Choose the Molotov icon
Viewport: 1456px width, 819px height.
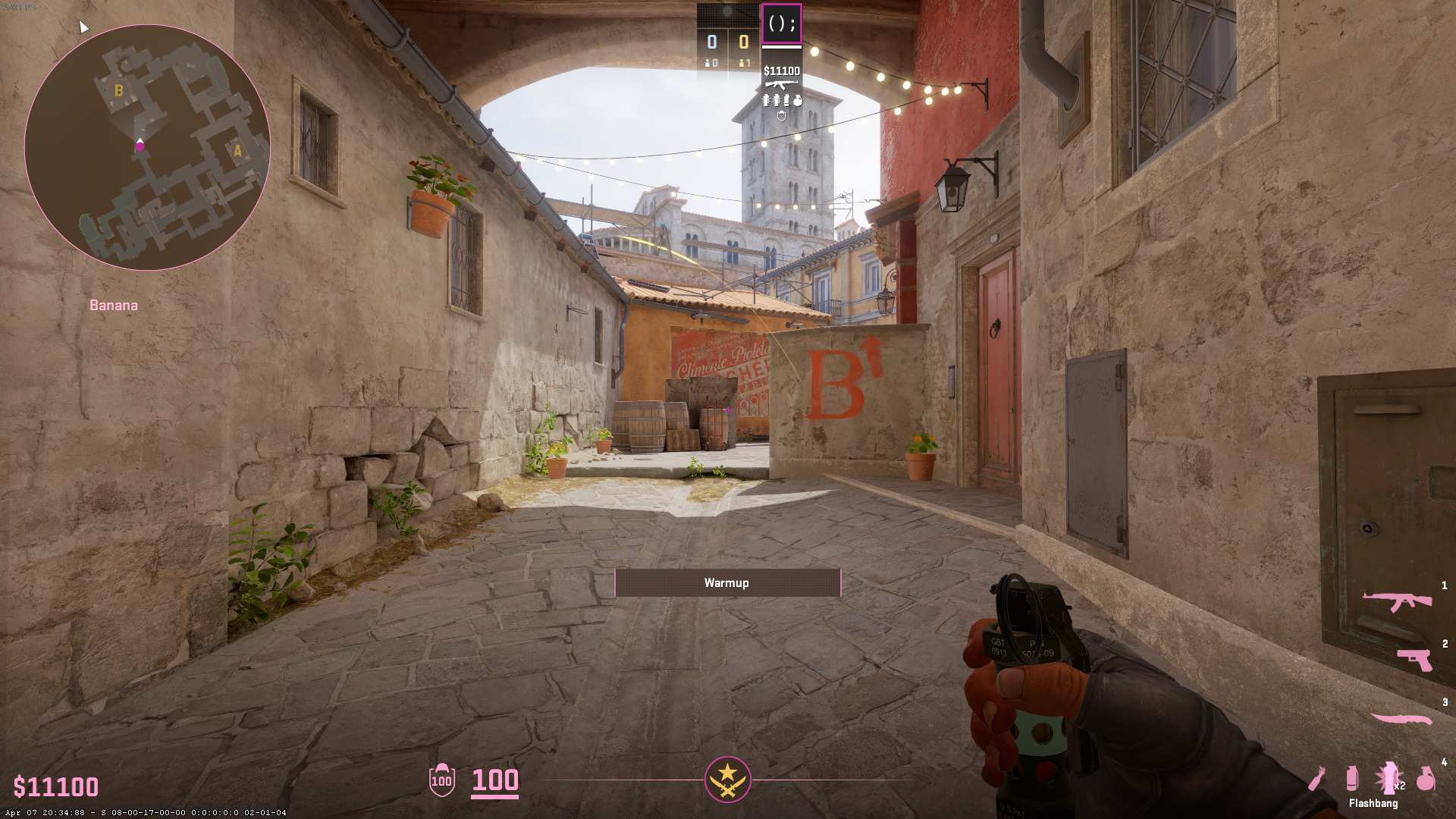pos(1317,778)
